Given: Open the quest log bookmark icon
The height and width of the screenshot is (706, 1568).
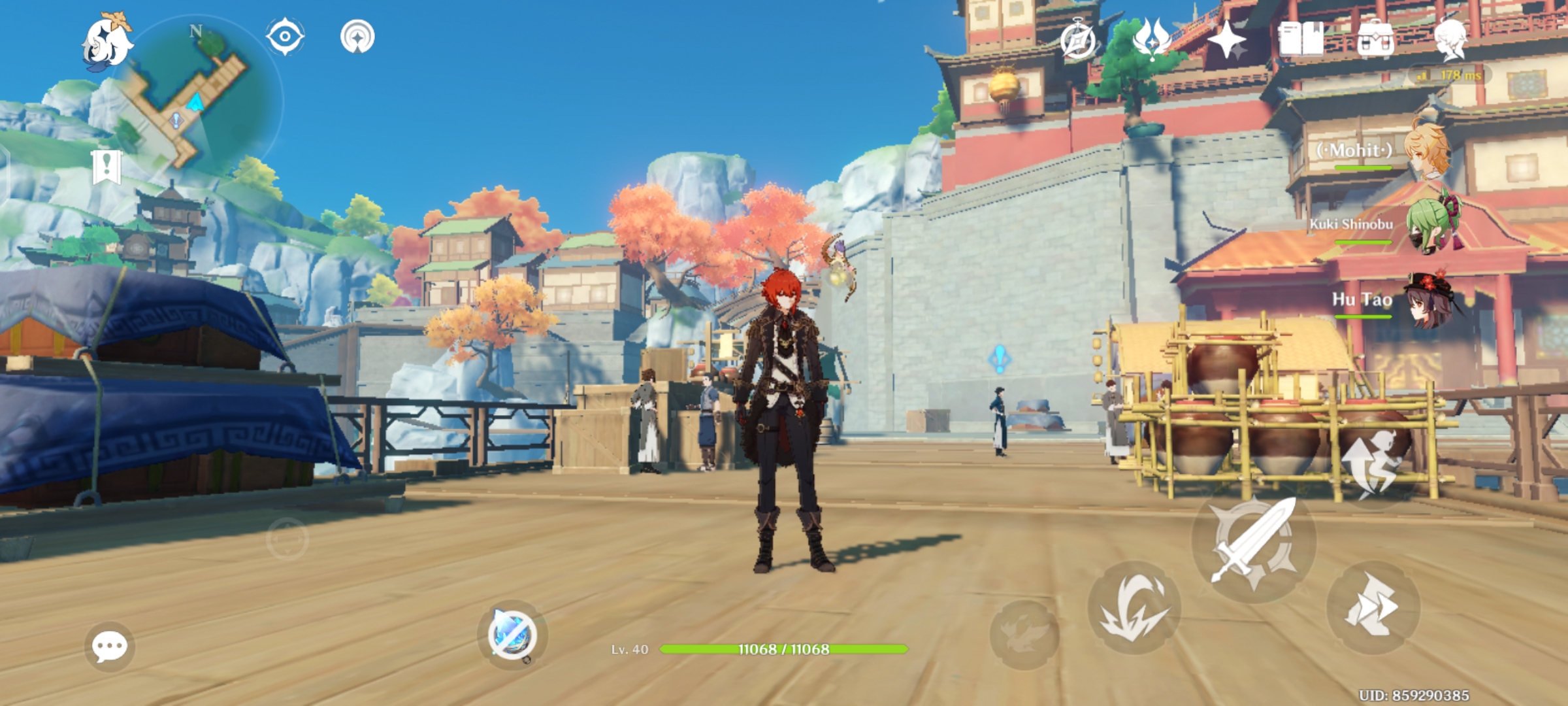Looking at the screenshot, I should (106, 167).
